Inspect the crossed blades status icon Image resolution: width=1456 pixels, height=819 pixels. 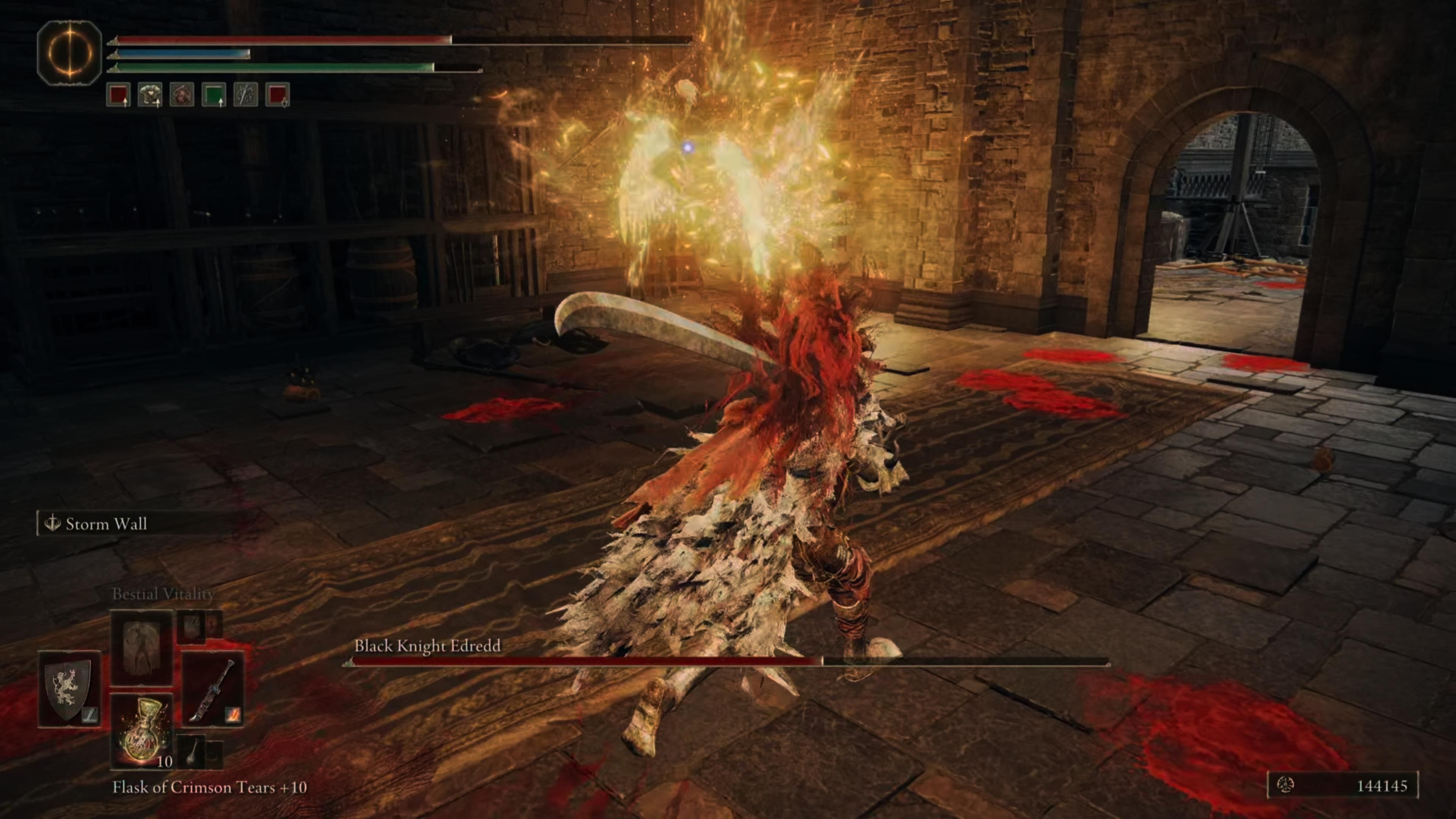click(245, 94)
